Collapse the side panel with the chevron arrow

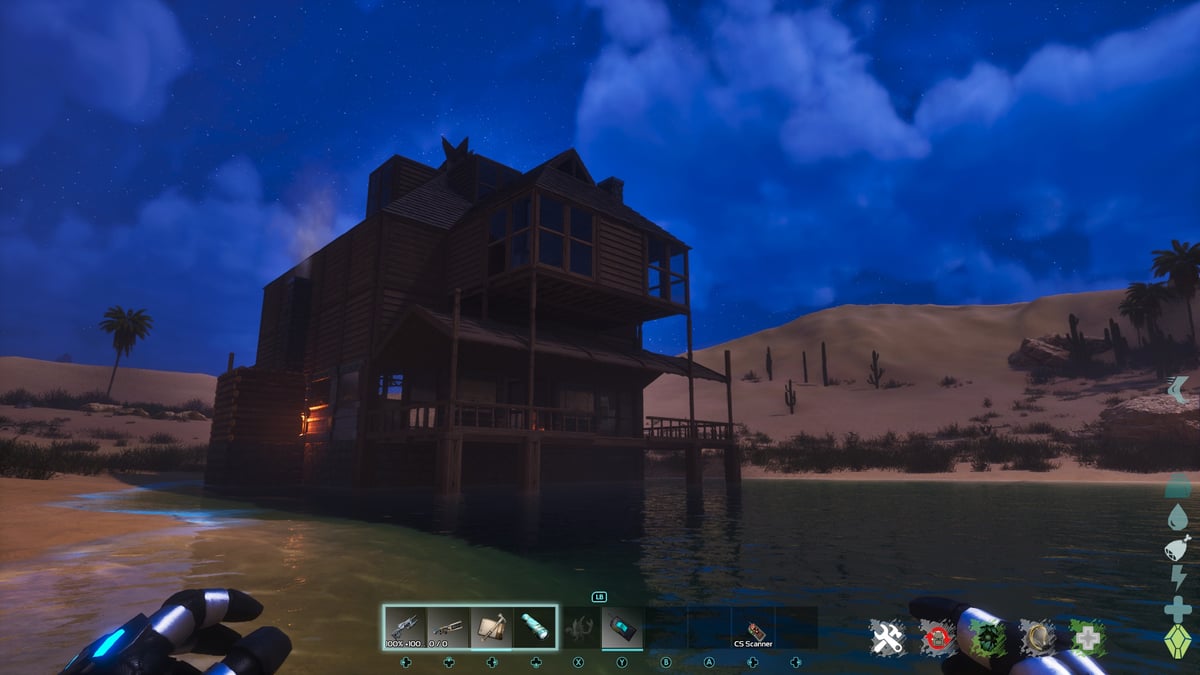[x=1178, y=389]
